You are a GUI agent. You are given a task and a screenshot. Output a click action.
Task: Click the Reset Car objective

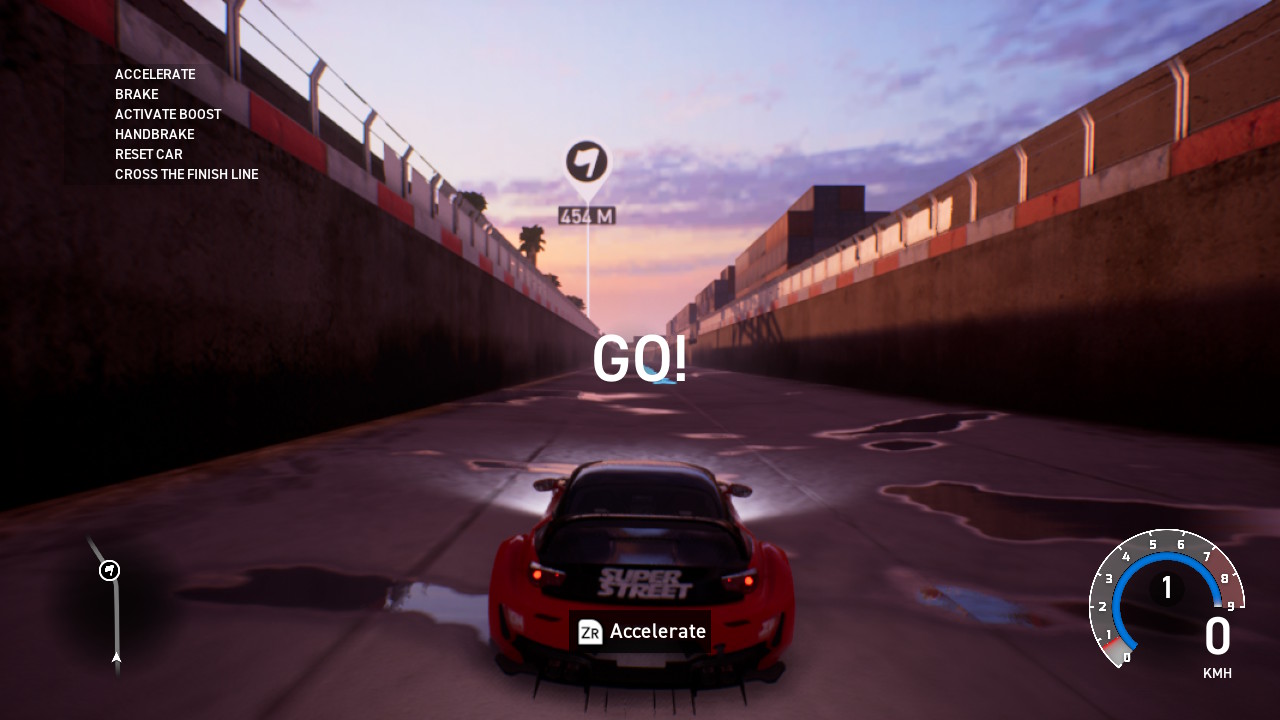pyautogui.click(x=149, y=154)
